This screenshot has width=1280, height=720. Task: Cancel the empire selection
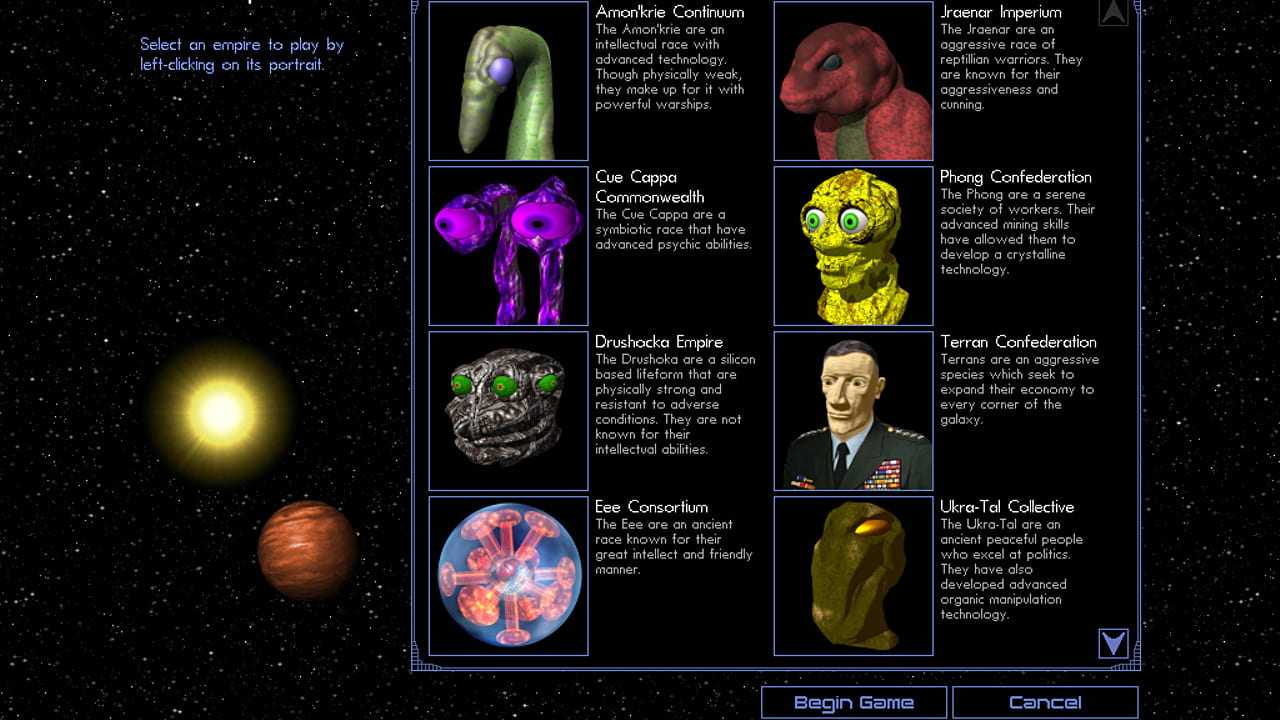click(1045, 702)
